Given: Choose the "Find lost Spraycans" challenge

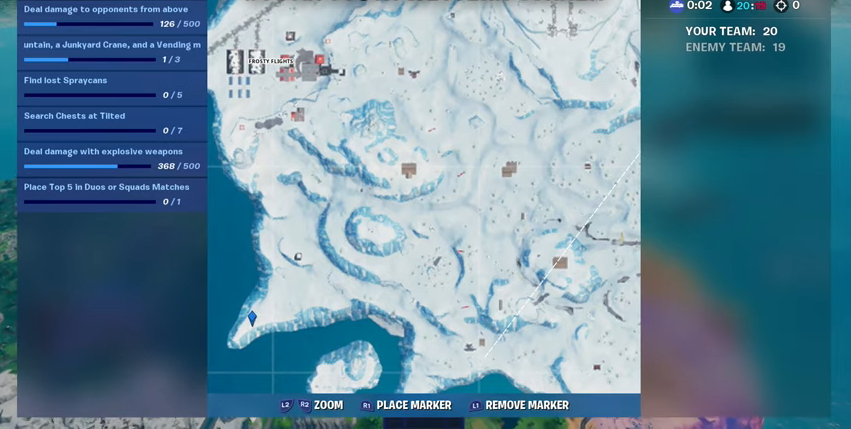Looking at the screenshot, I should (111, 87).
